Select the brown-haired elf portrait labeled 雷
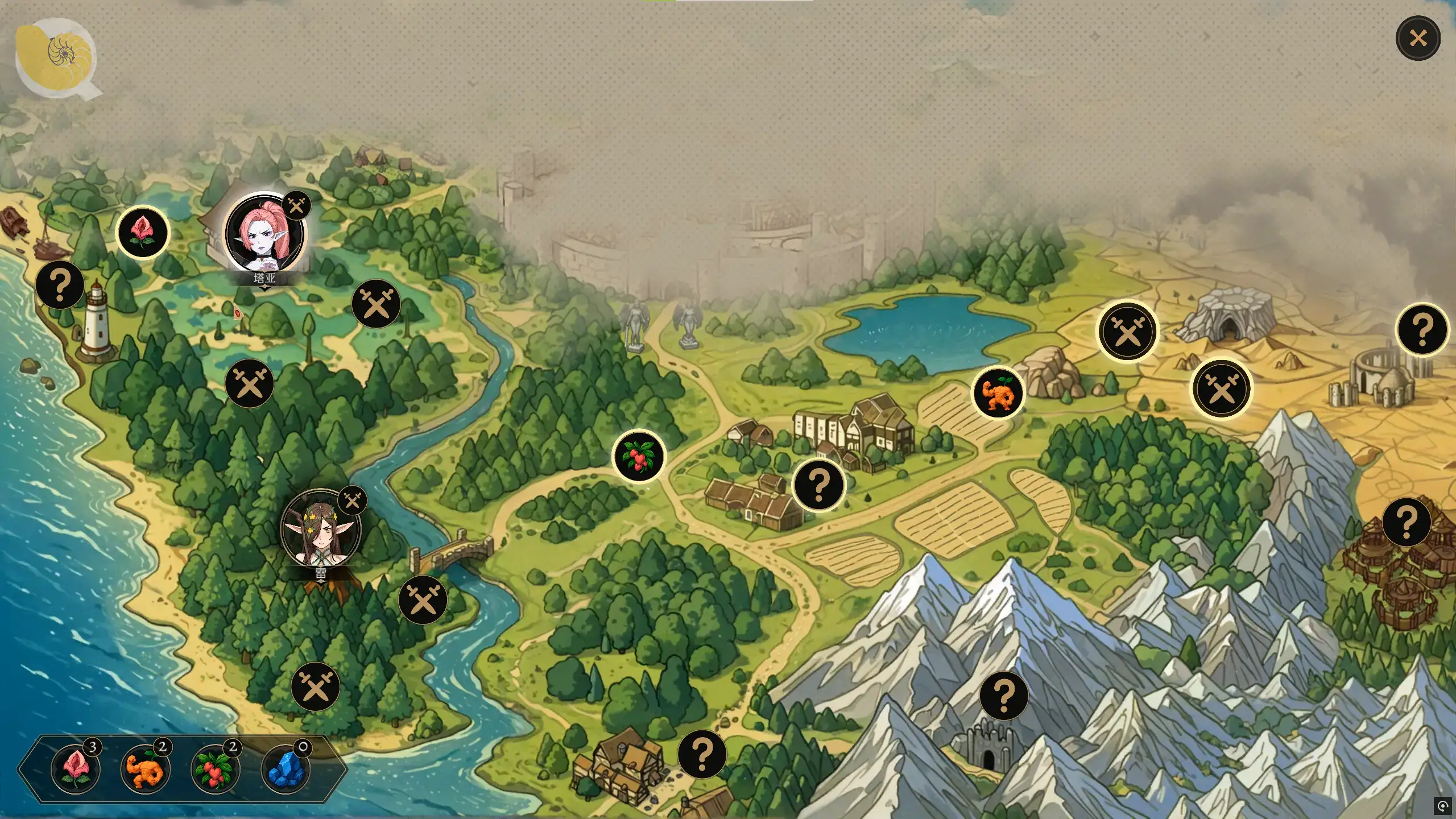This screenshot has width=1456, height=819. click(x=321, y=528)
